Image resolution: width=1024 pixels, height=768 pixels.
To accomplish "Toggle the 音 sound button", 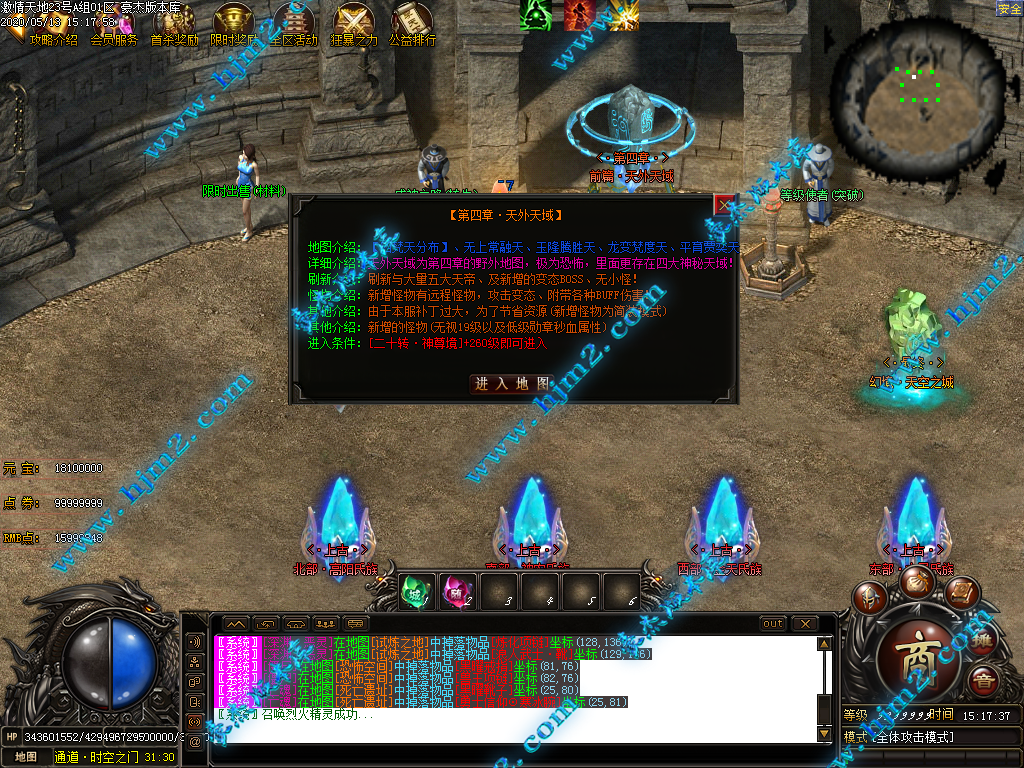I will [x=983, y=682].
